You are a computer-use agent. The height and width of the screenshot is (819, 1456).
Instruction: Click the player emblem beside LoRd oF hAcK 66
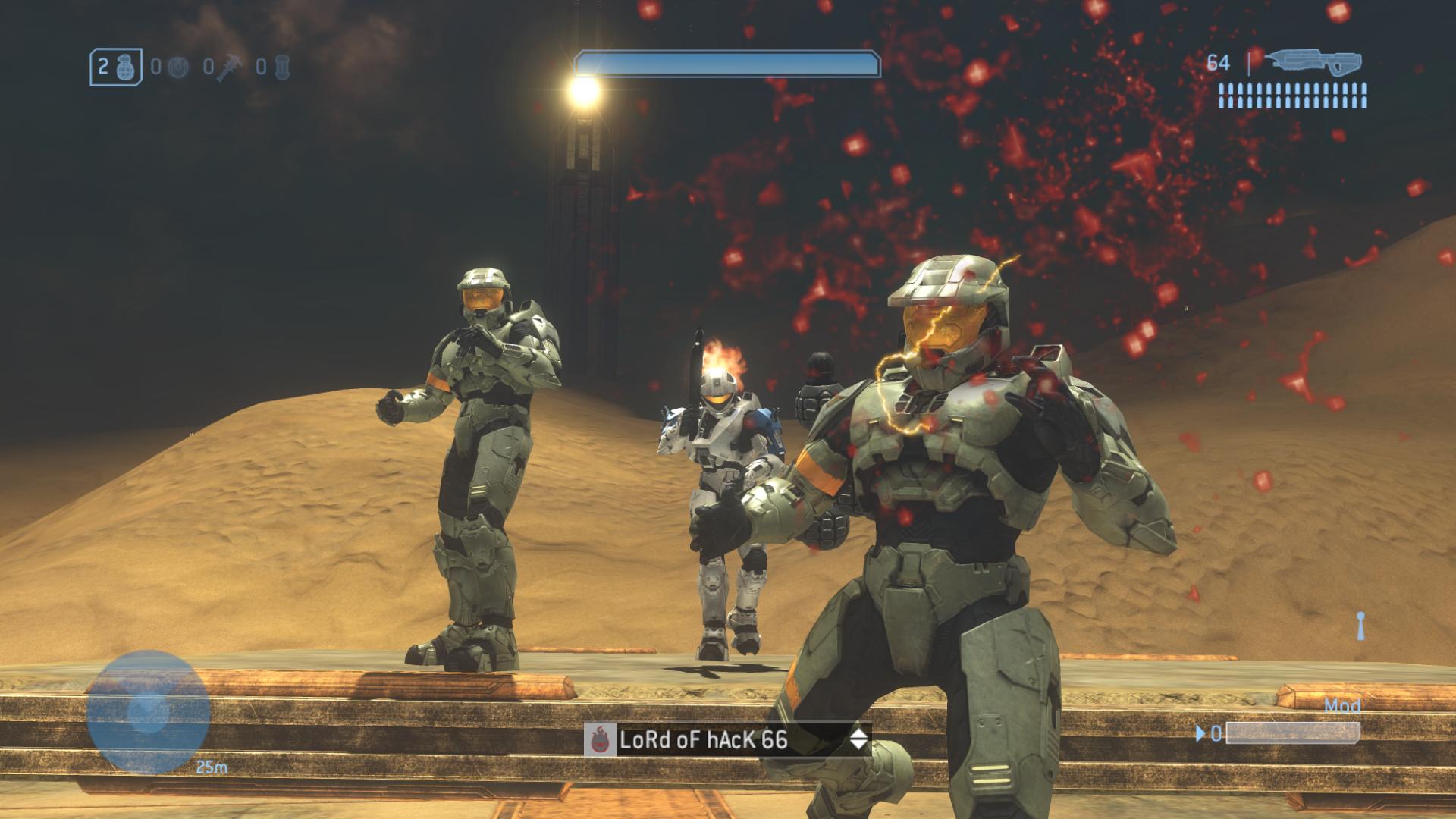[x=599, y=740]
